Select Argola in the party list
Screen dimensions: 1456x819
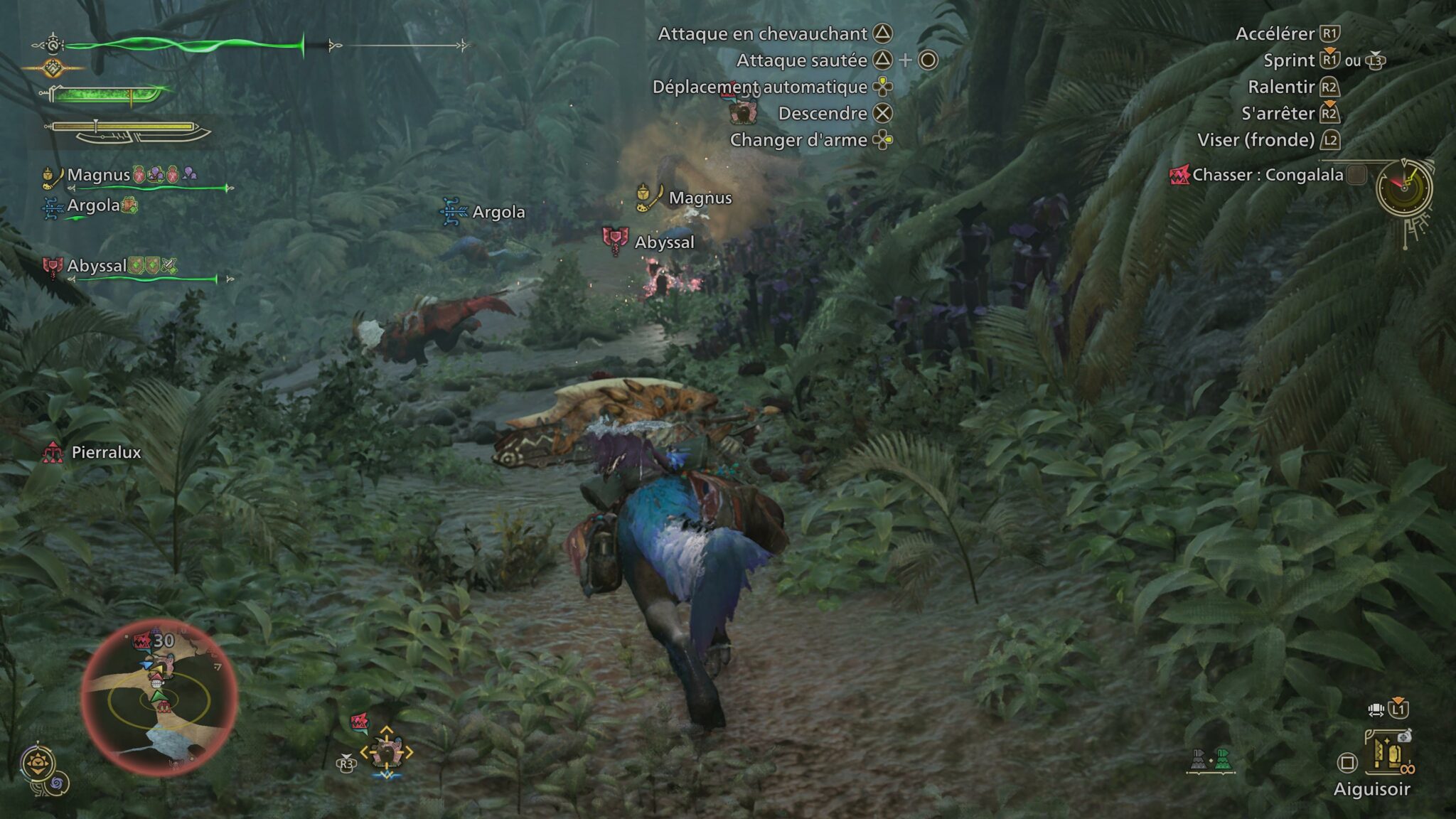coord(93,205)
